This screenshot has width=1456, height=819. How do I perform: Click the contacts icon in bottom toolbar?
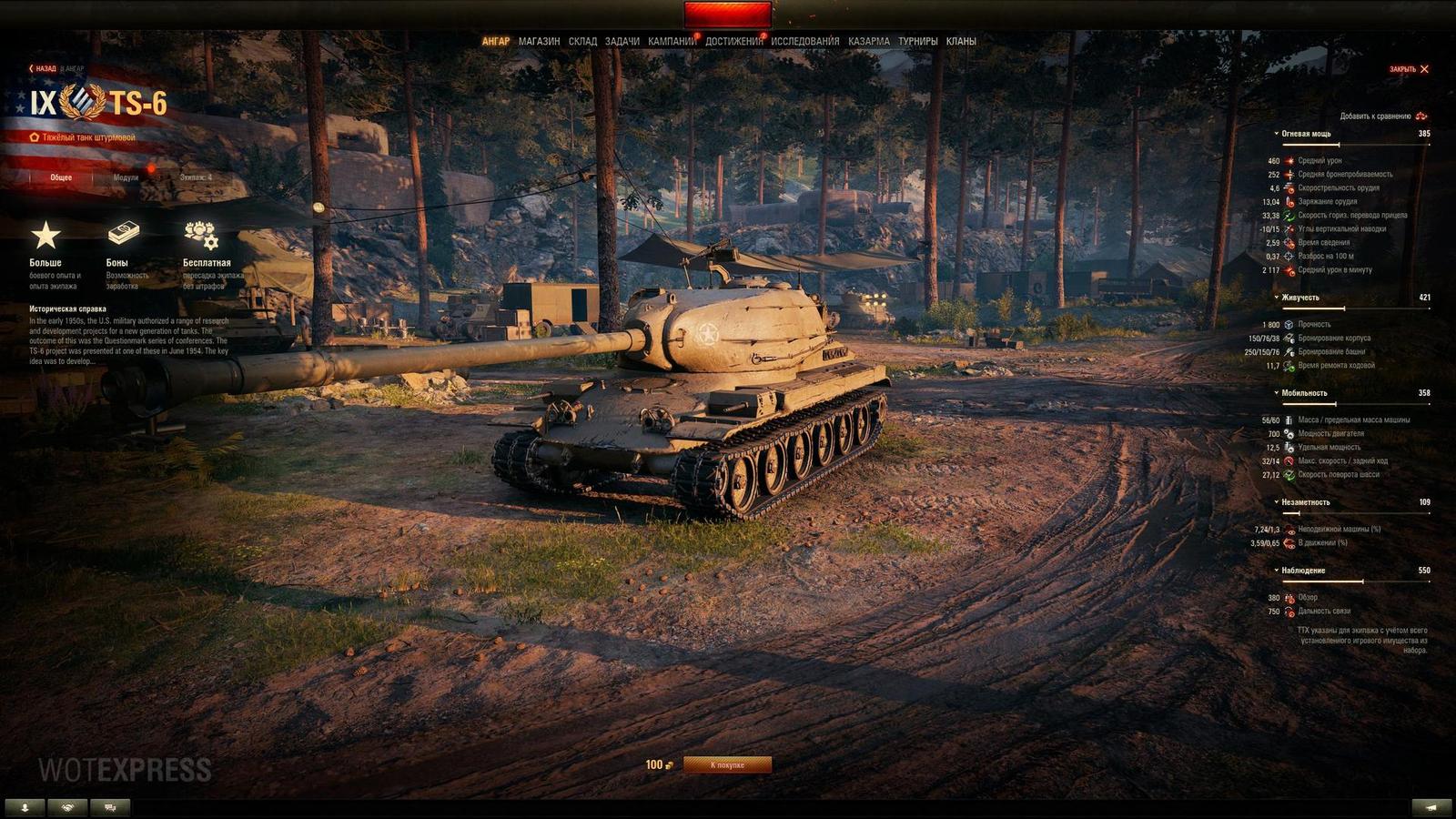click(x=25, y=806)
